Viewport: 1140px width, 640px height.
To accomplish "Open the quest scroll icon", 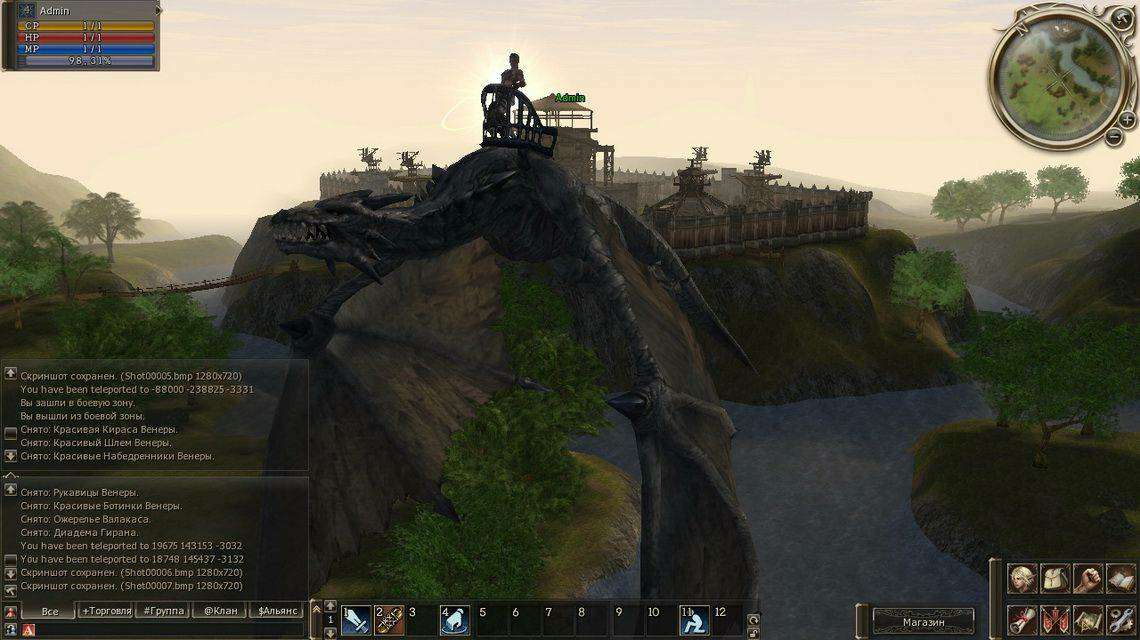I will point(1021,619).
